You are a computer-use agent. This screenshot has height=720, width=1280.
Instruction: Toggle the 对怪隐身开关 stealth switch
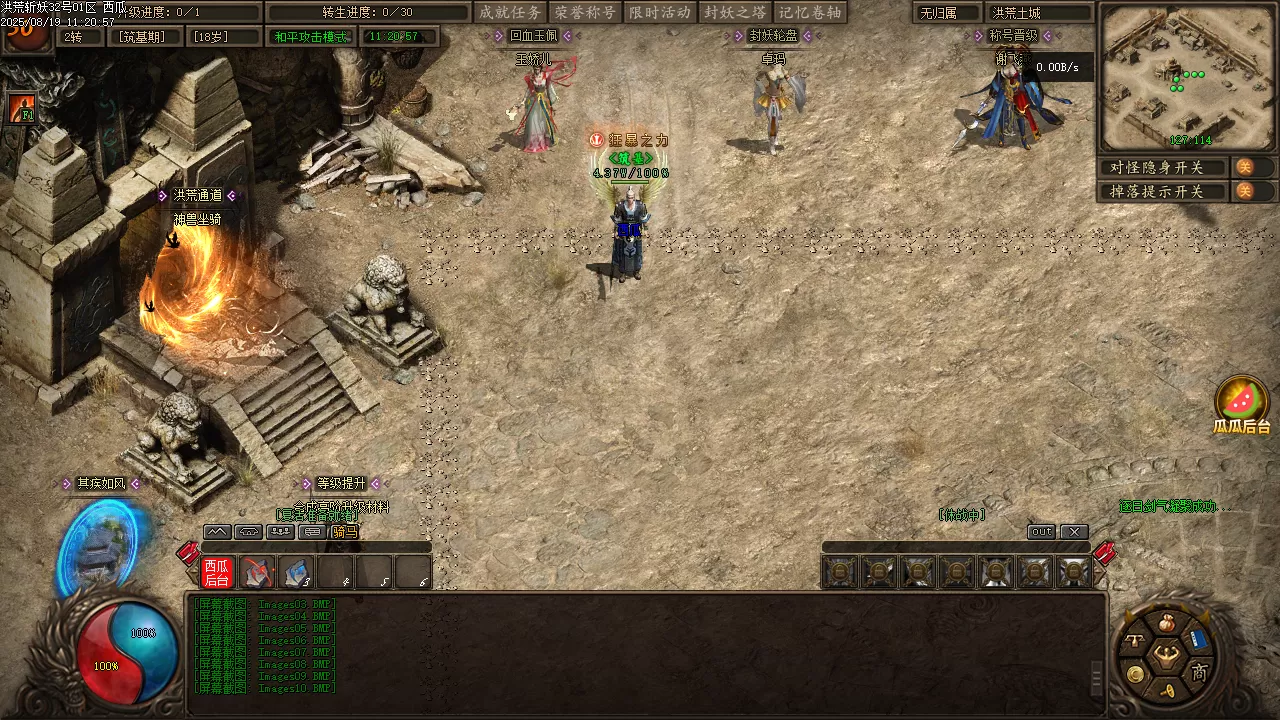coord(1245,167)
